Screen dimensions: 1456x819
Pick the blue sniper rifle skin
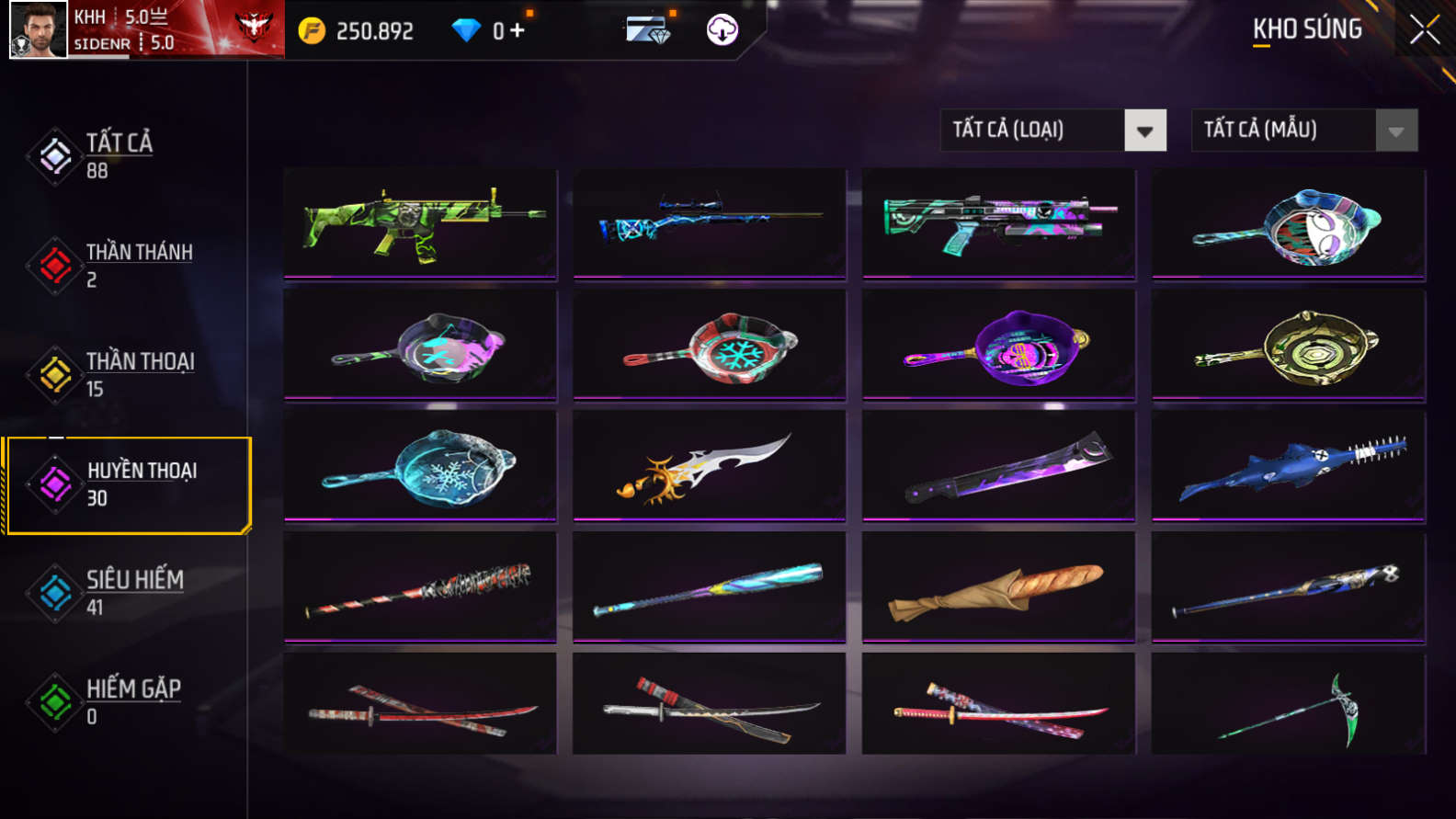click(709, 222)
